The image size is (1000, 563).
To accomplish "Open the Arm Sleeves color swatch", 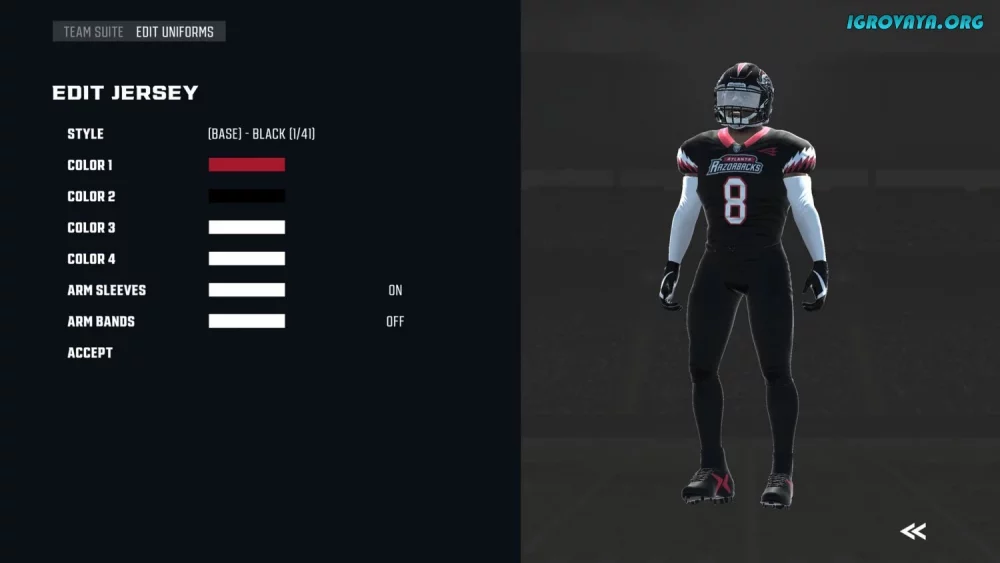I will [247, 290].
